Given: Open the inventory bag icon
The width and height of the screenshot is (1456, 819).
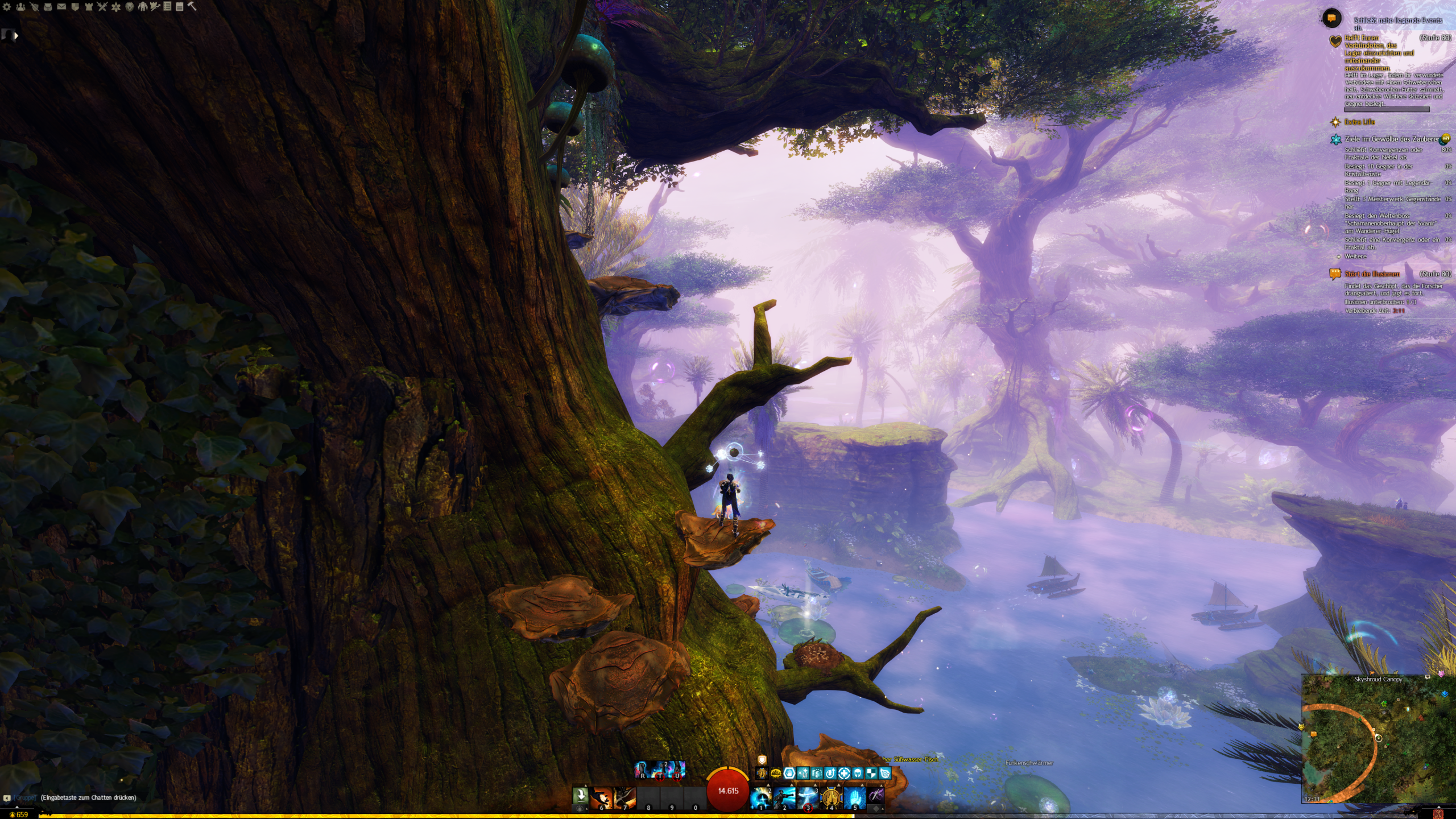Looking at the screenshot, I should pos(48,7).
